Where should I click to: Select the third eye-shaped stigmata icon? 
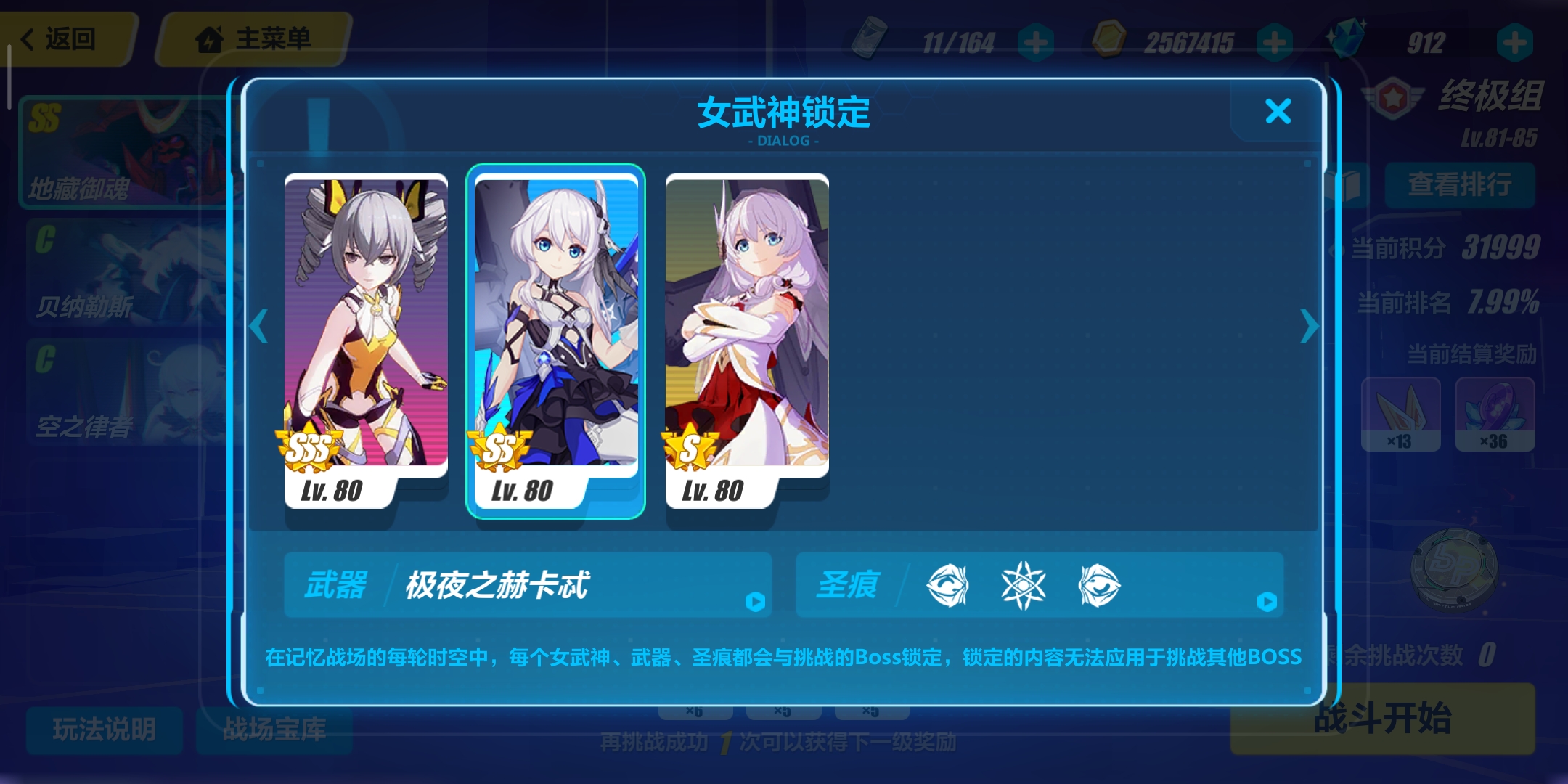[1099, 586]
